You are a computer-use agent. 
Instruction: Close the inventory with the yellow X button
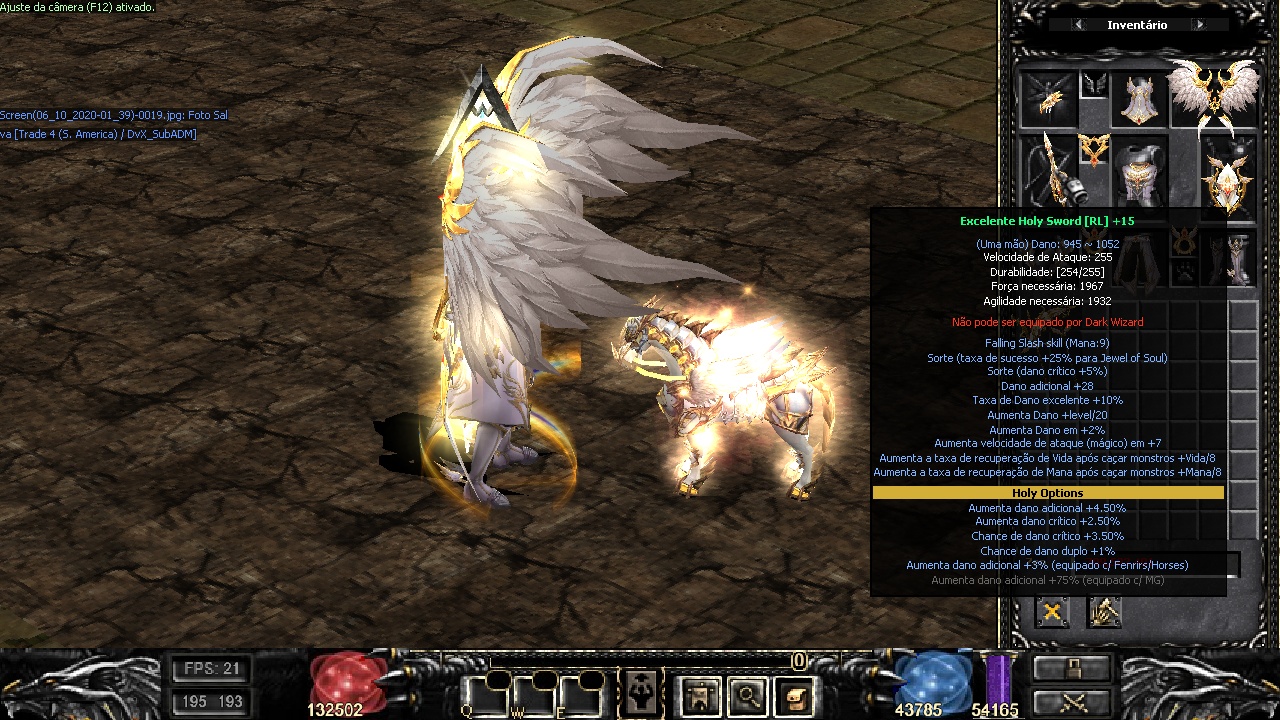point(1052,612)
